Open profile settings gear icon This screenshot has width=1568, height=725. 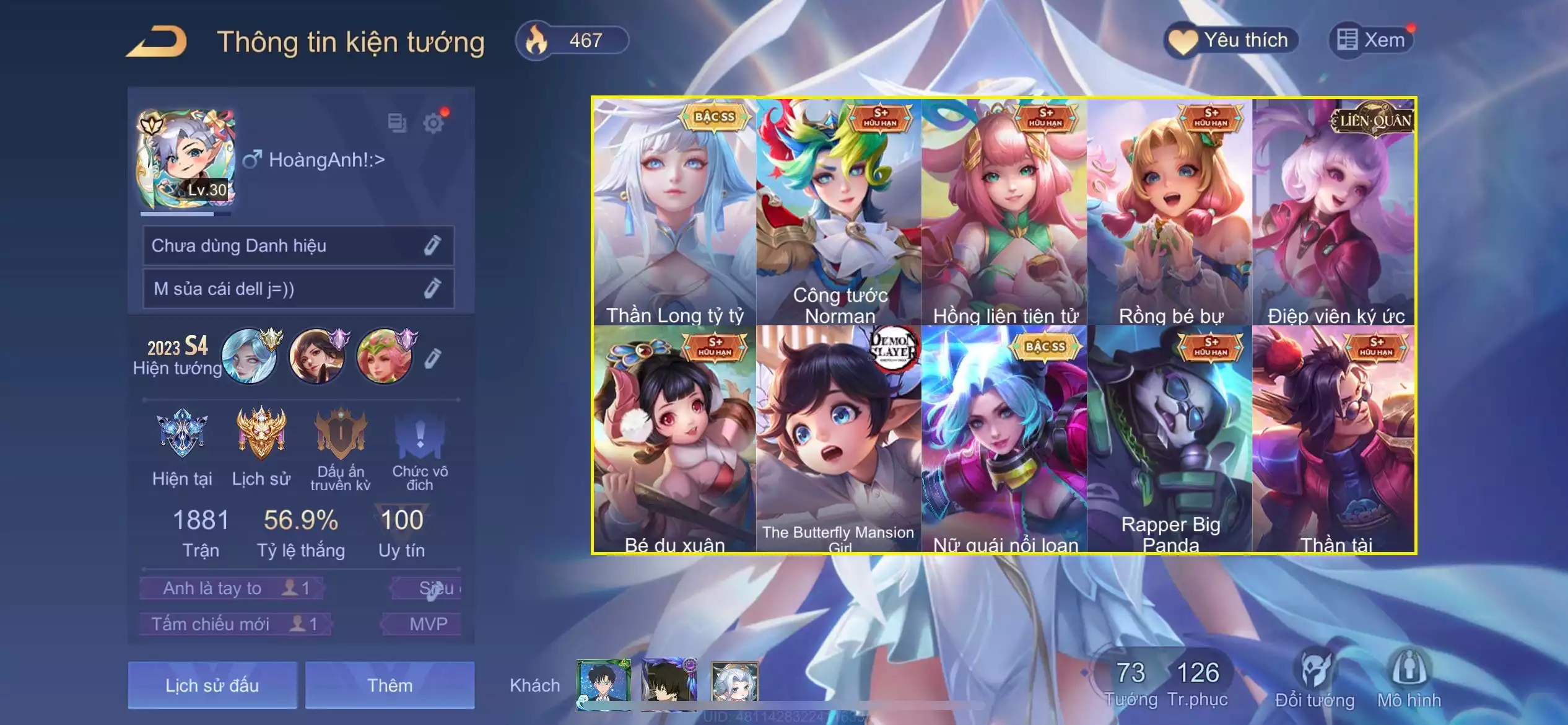433,123
